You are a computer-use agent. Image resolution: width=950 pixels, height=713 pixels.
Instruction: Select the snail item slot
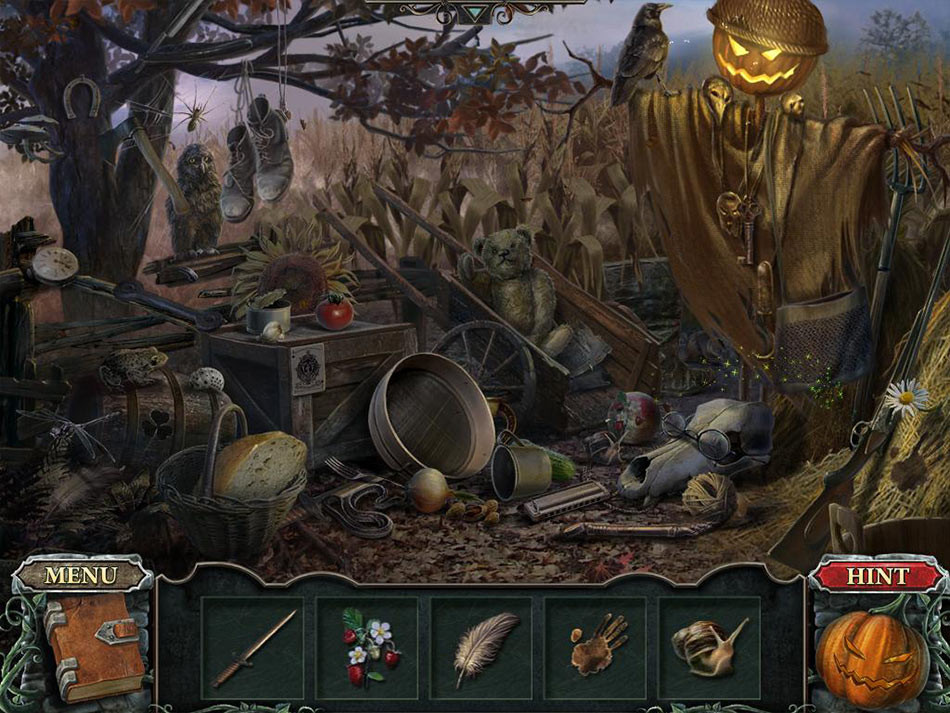coord(709,648)
